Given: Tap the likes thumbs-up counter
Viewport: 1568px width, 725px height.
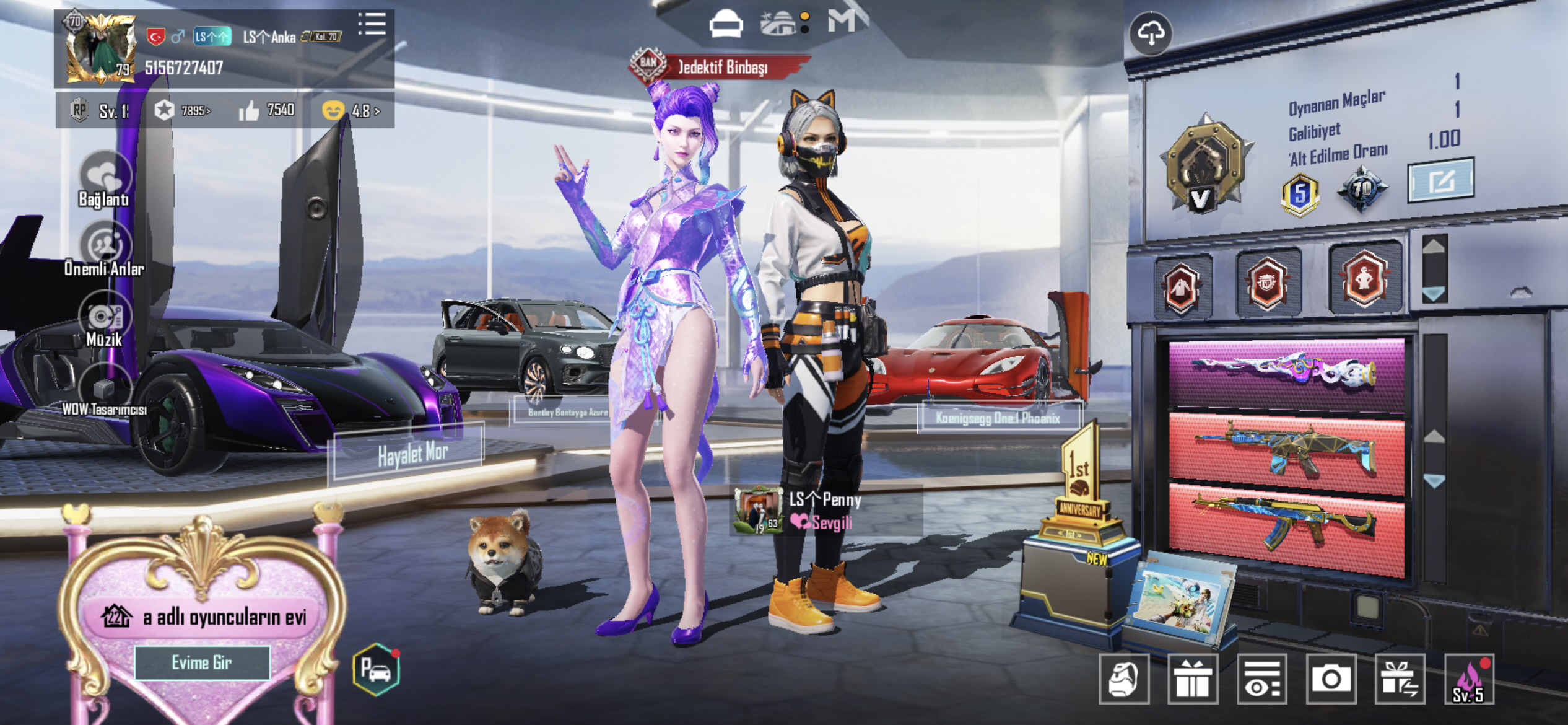Looking at the screenshot, I should click(266, 111).
